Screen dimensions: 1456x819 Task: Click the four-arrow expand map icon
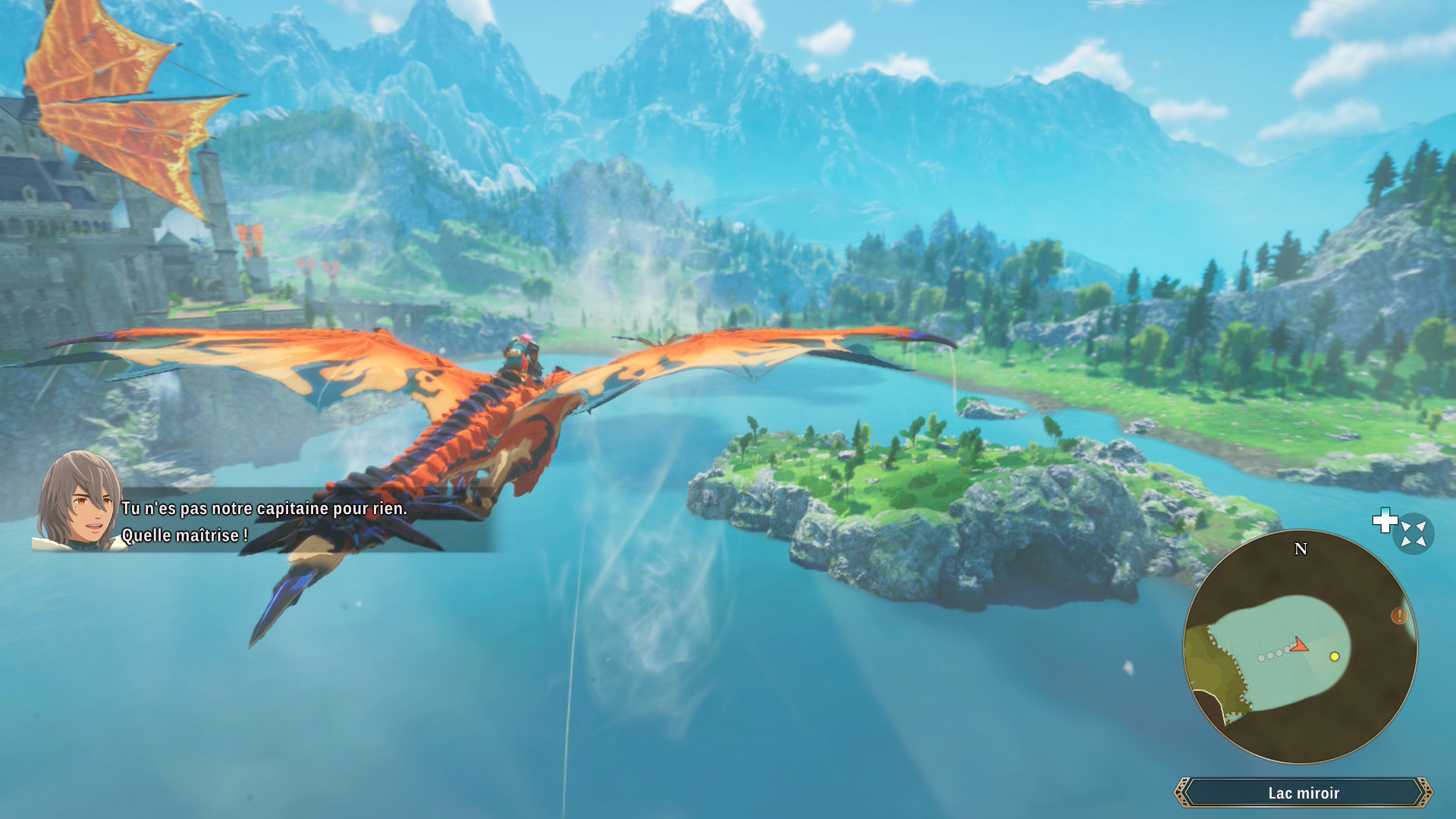click(1414, 534)
